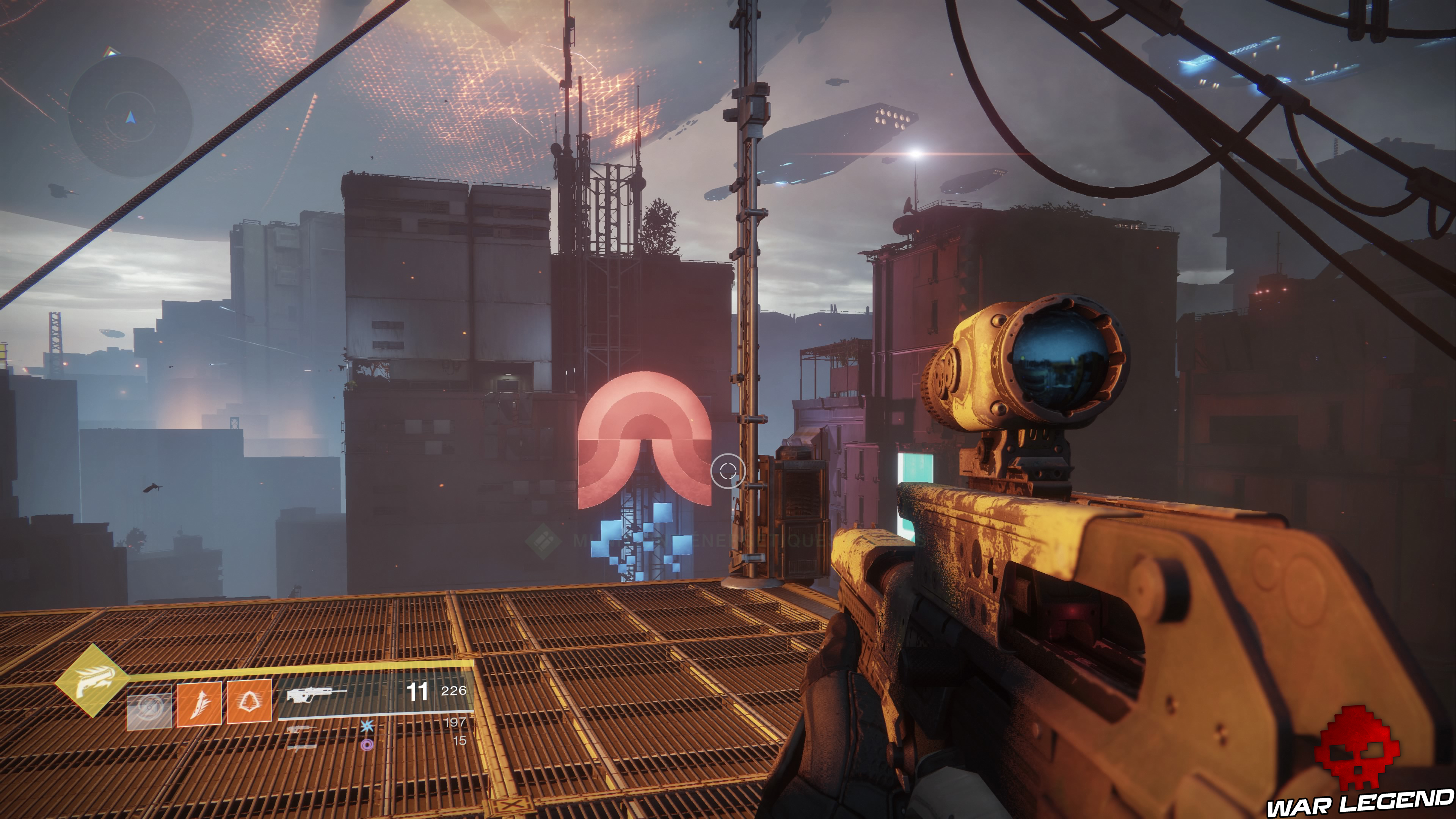Use the orange throwing knife melee icon
The image size is (1456, 819).
pos(199,703)
